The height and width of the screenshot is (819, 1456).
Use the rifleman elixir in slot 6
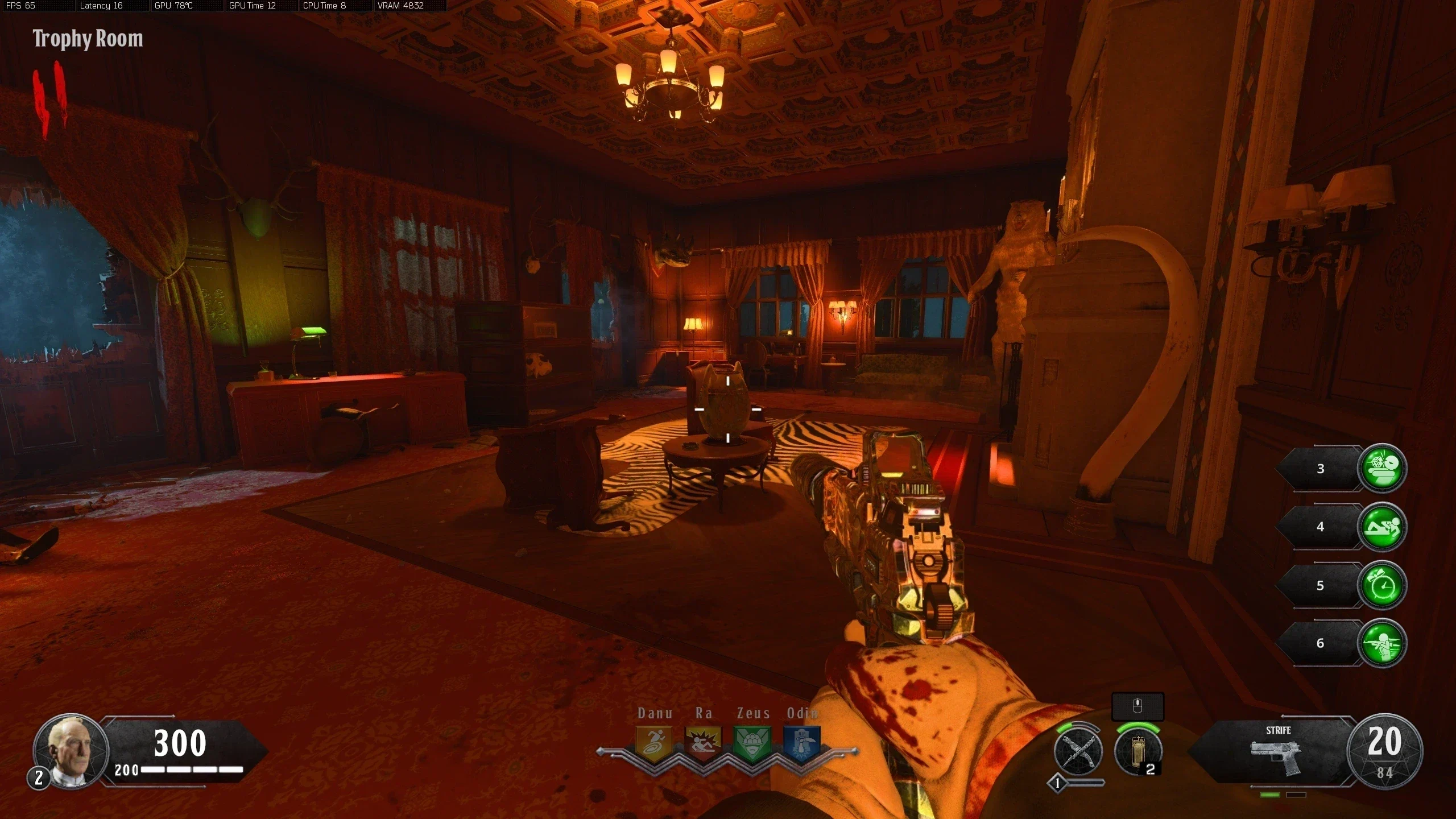tap(1382, 643)
